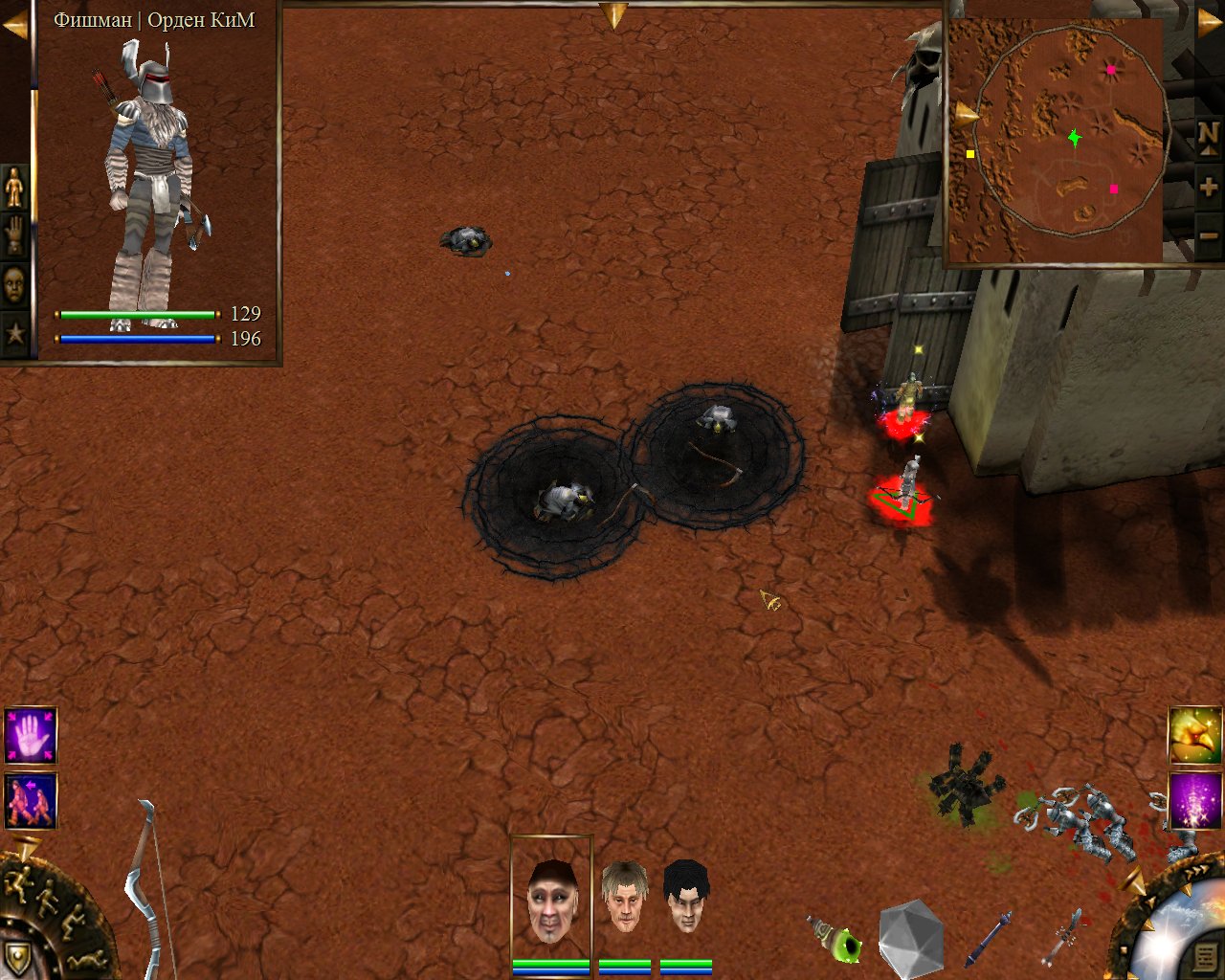
Task: Pick the black-haired party member portrait
Action: 686,897
